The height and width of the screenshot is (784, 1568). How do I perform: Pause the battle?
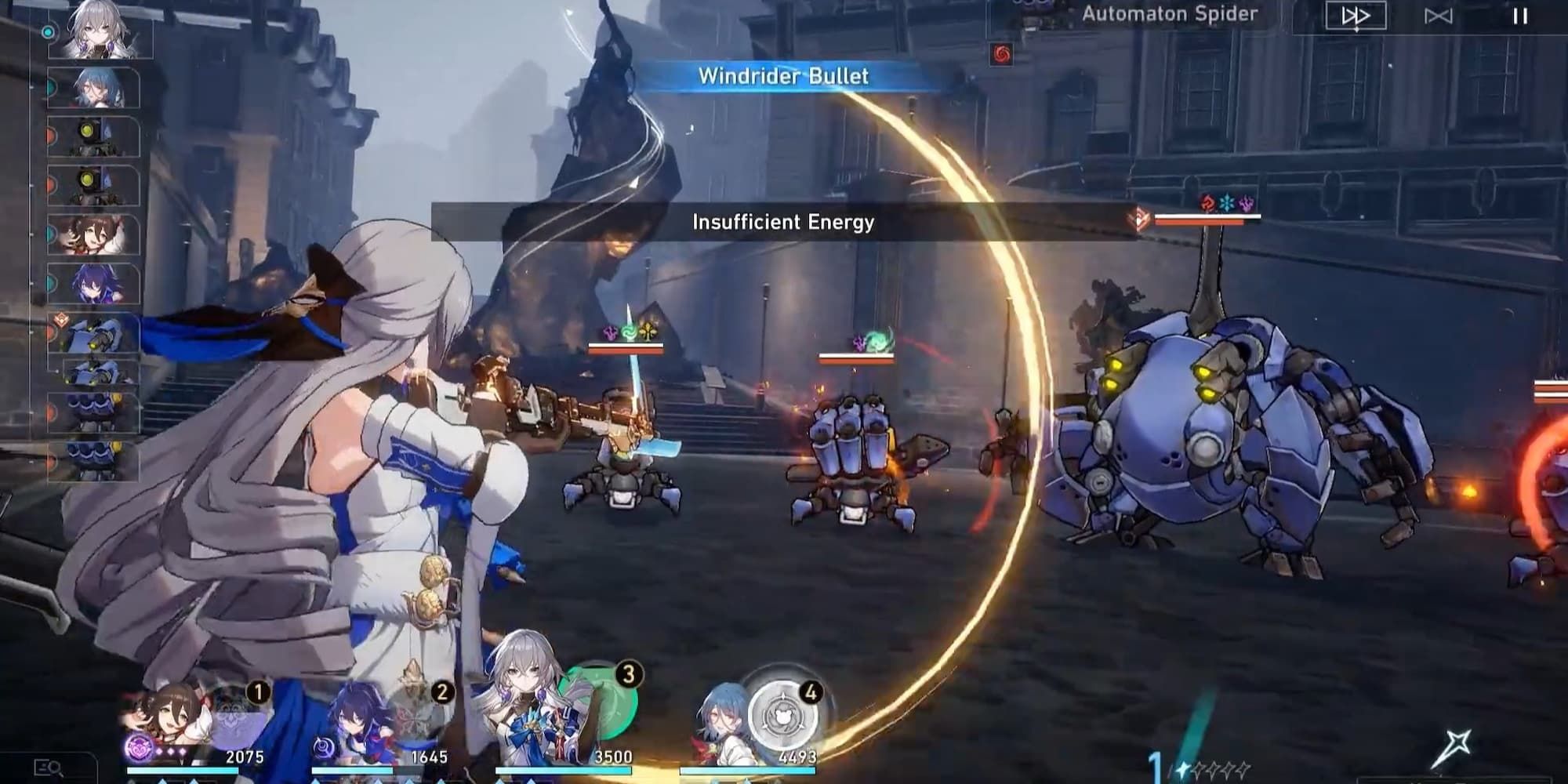[x=1521, y=16]
